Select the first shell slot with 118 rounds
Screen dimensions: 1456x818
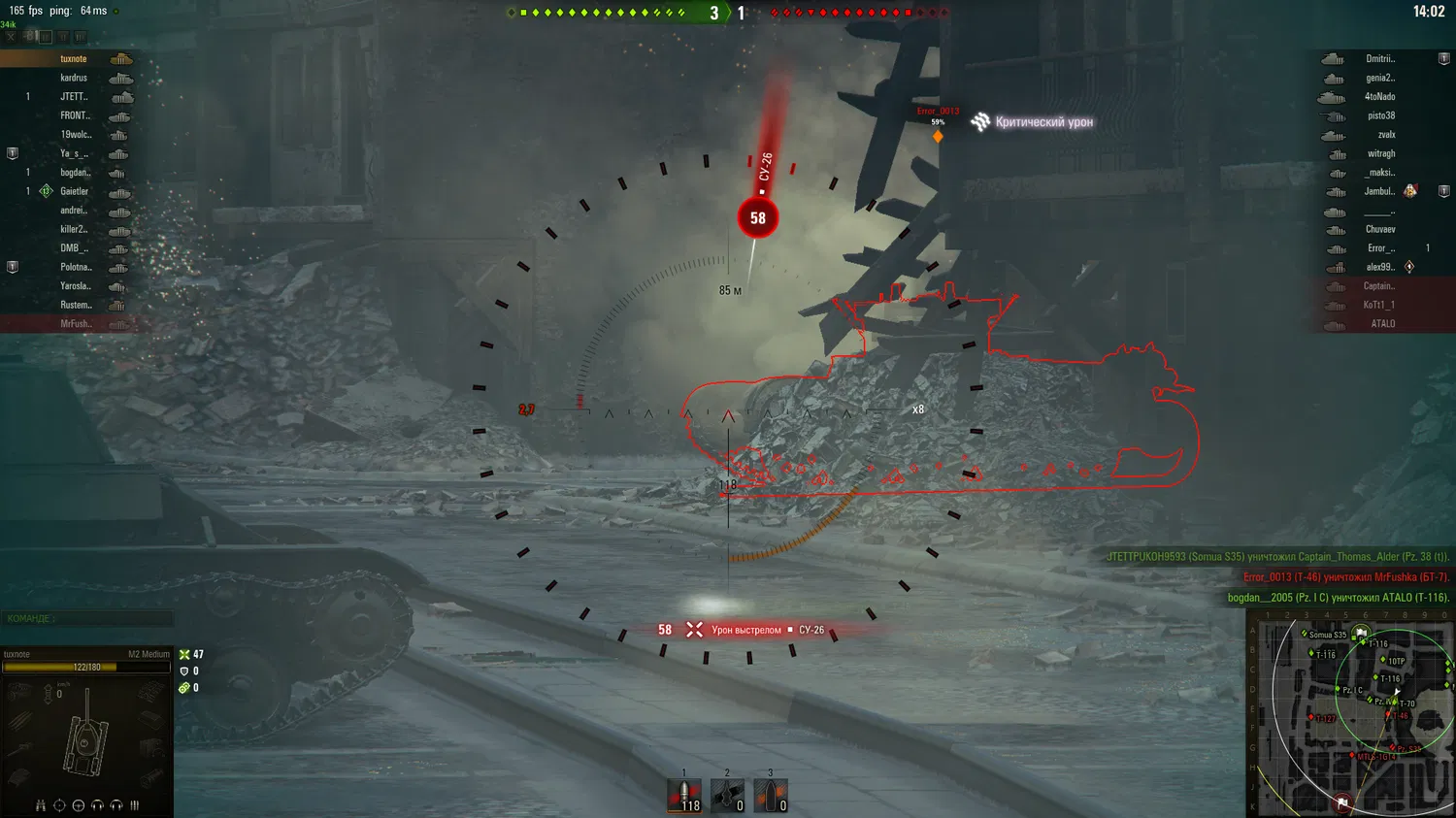click(684, 796)
